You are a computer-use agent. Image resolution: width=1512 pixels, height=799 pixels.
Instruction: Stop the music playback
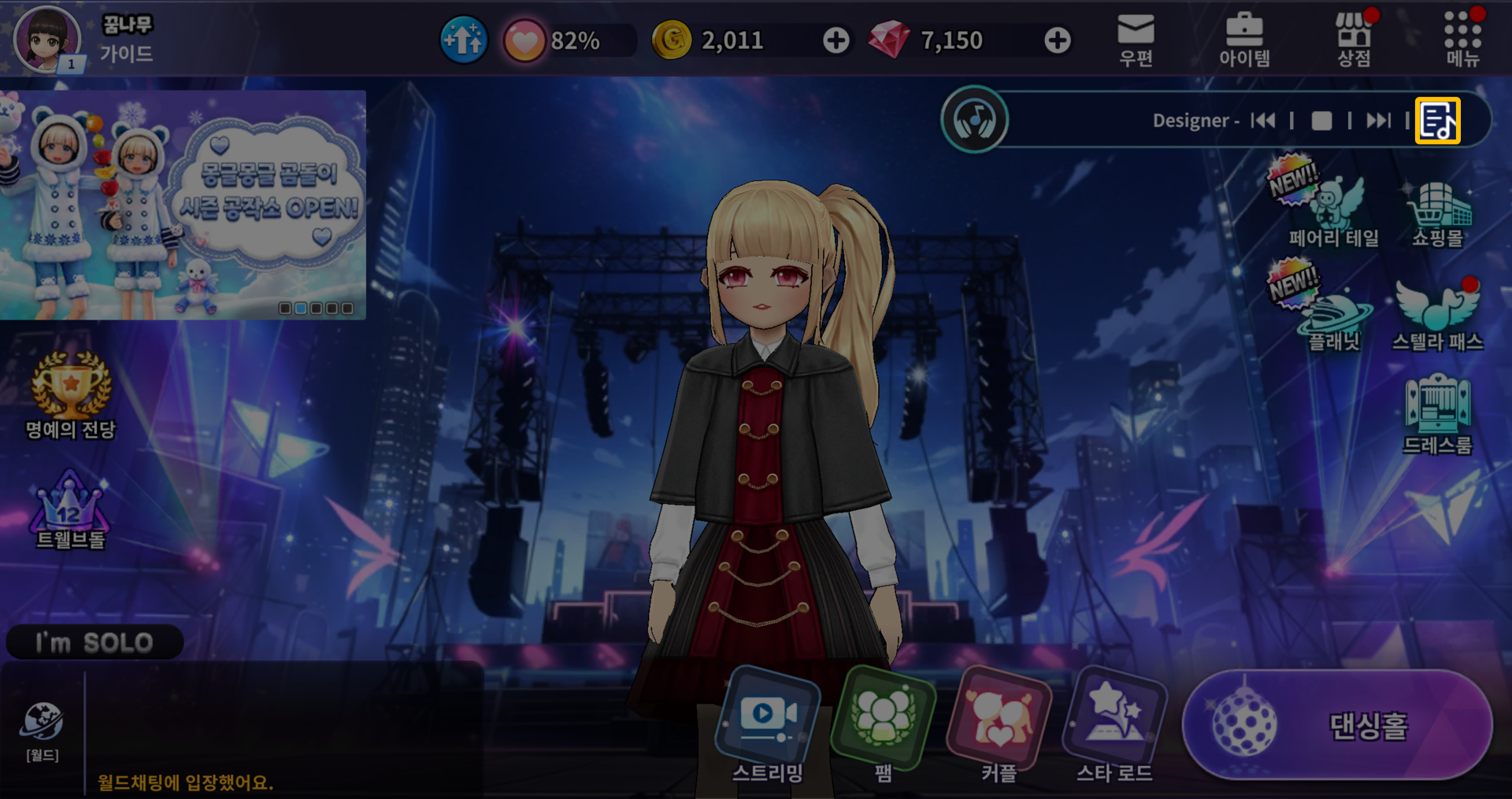pos(1321,120)
